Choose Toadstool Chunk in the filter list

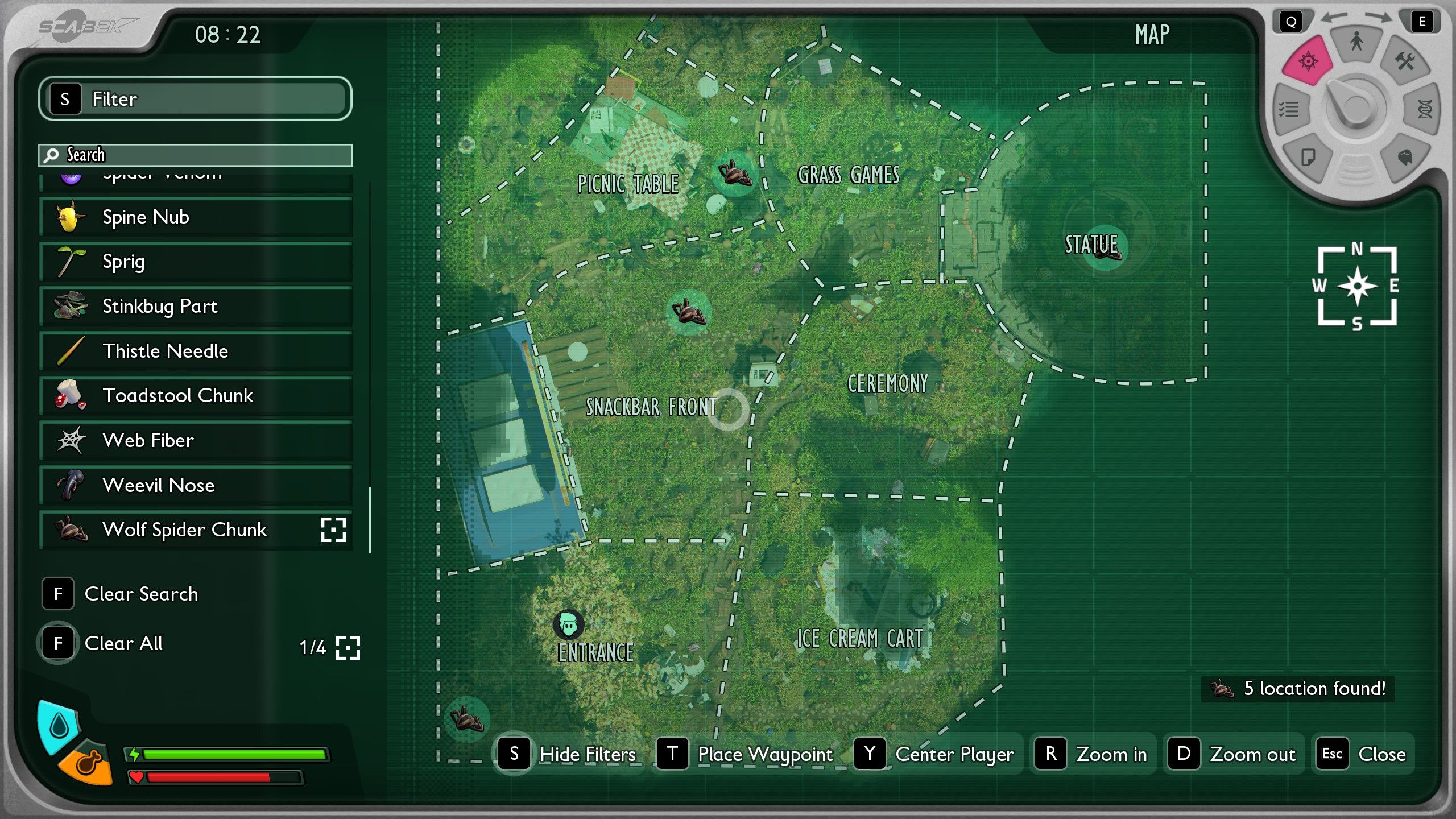point(196,395)
